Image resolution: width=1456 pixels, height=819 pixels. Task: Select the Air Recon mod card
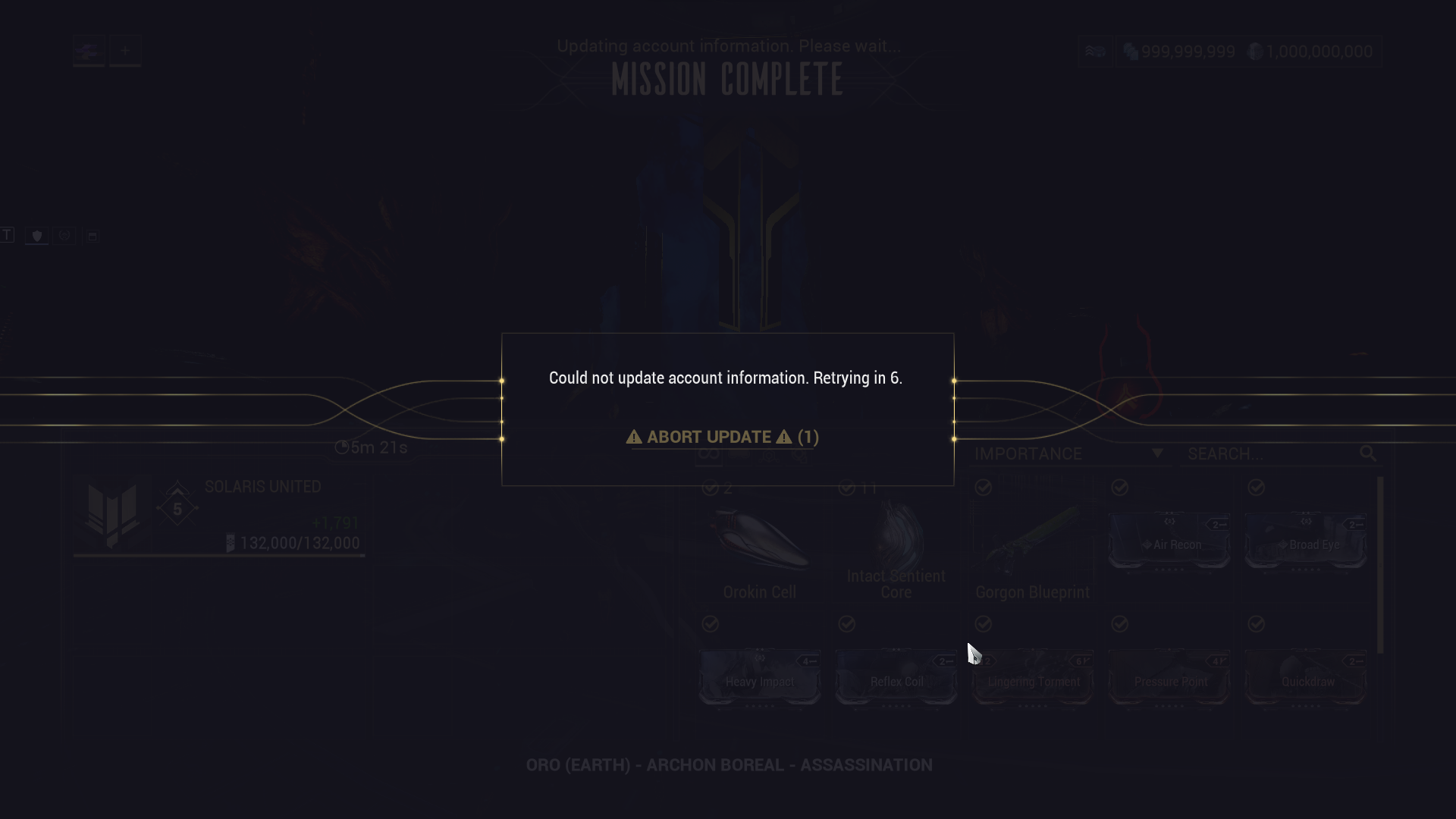[x=1169, y=541]
